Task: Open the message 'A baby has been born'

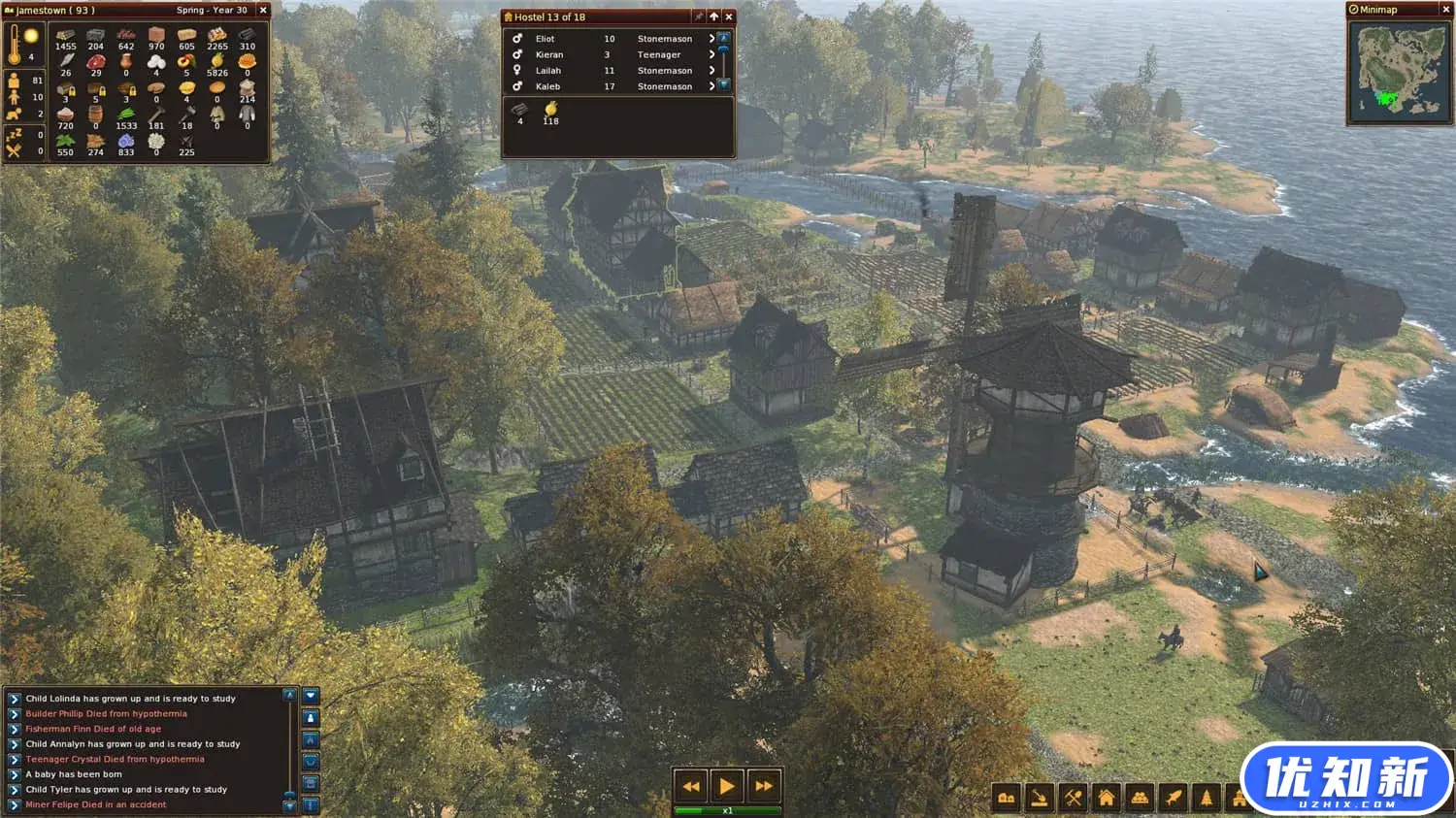Action: (14, 774)
